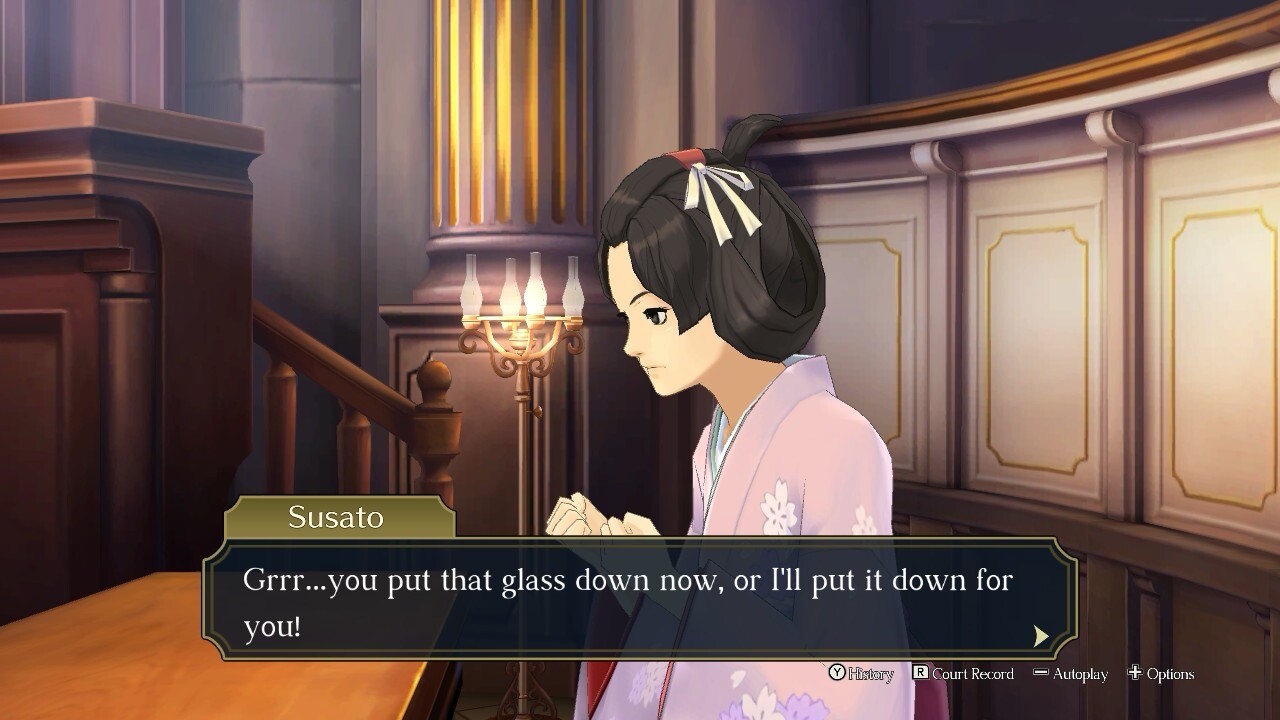Advance dialogue with the arrow indicator
The width and height of the screenshot is (1280, 720).
(1041, 636)
